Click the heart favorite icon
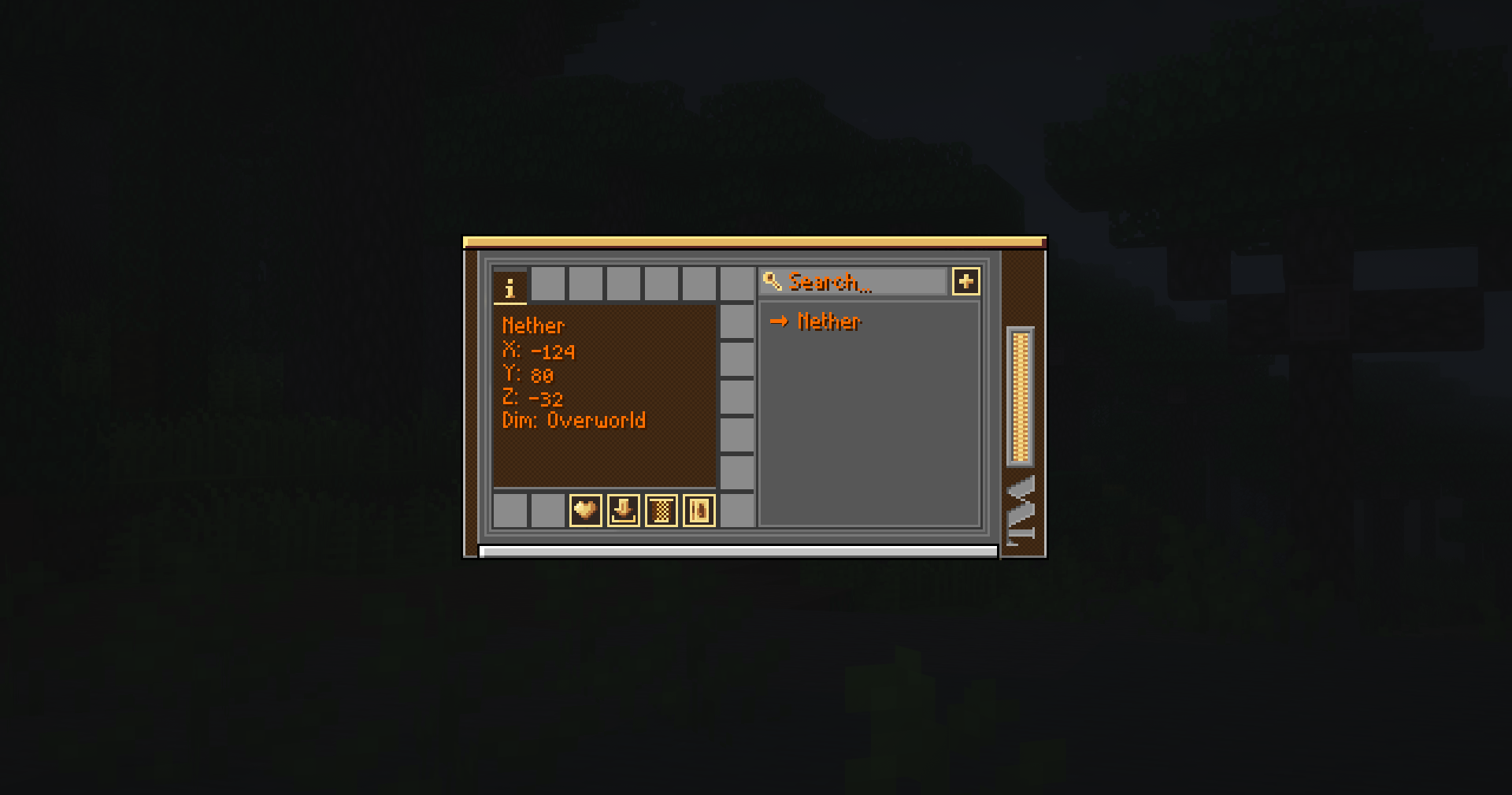Image resolution: width=1512 pixels, height=795 pixels. (x=585, y=511)
